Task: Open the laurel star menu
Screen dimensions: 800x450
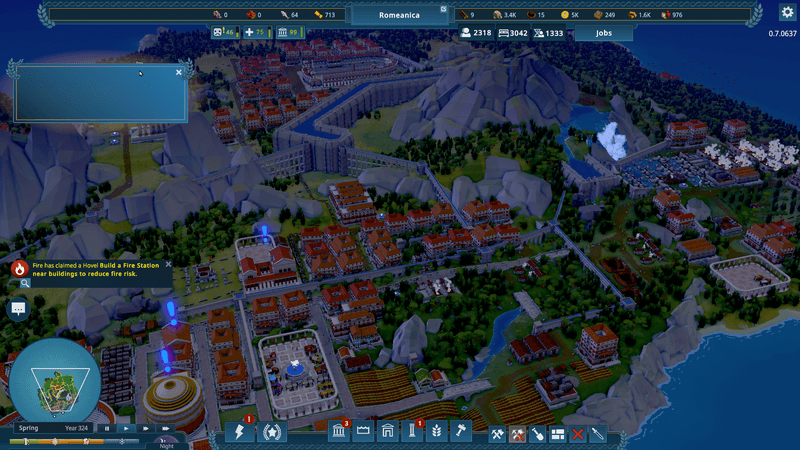Action: [x=270, y=433]
